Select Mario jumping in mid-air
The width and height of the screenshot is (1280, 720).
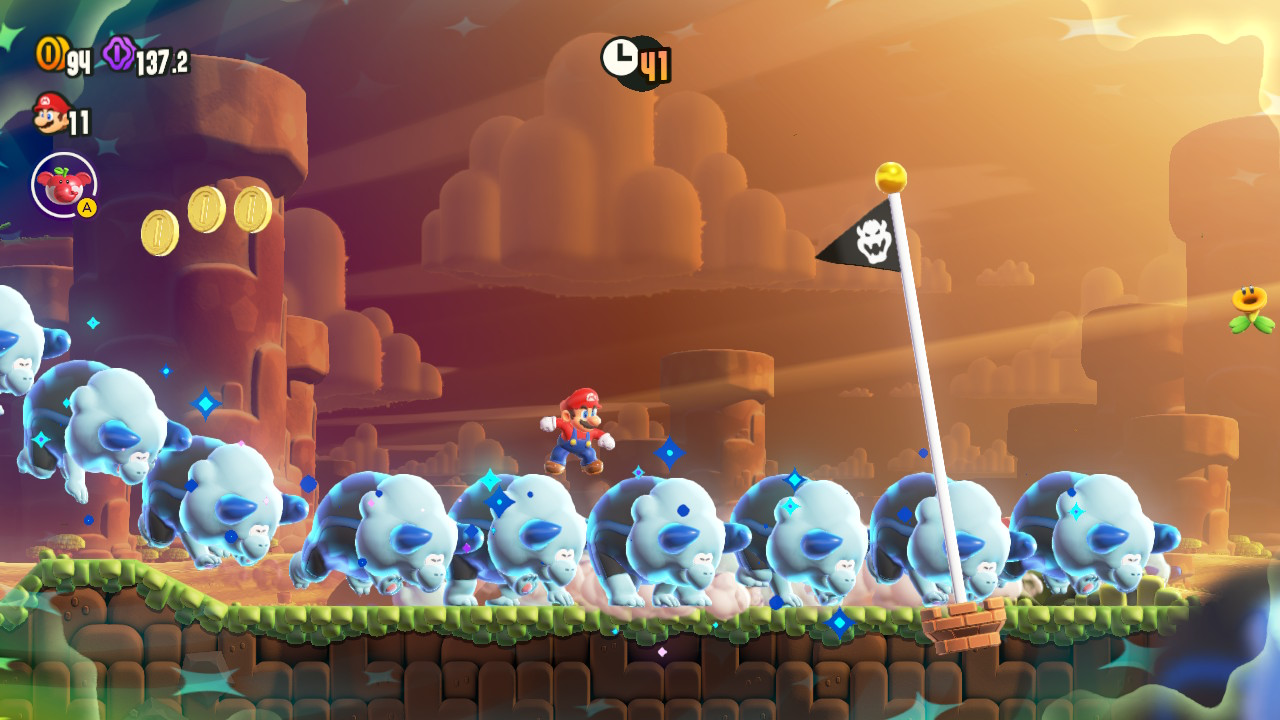[577, 432]
